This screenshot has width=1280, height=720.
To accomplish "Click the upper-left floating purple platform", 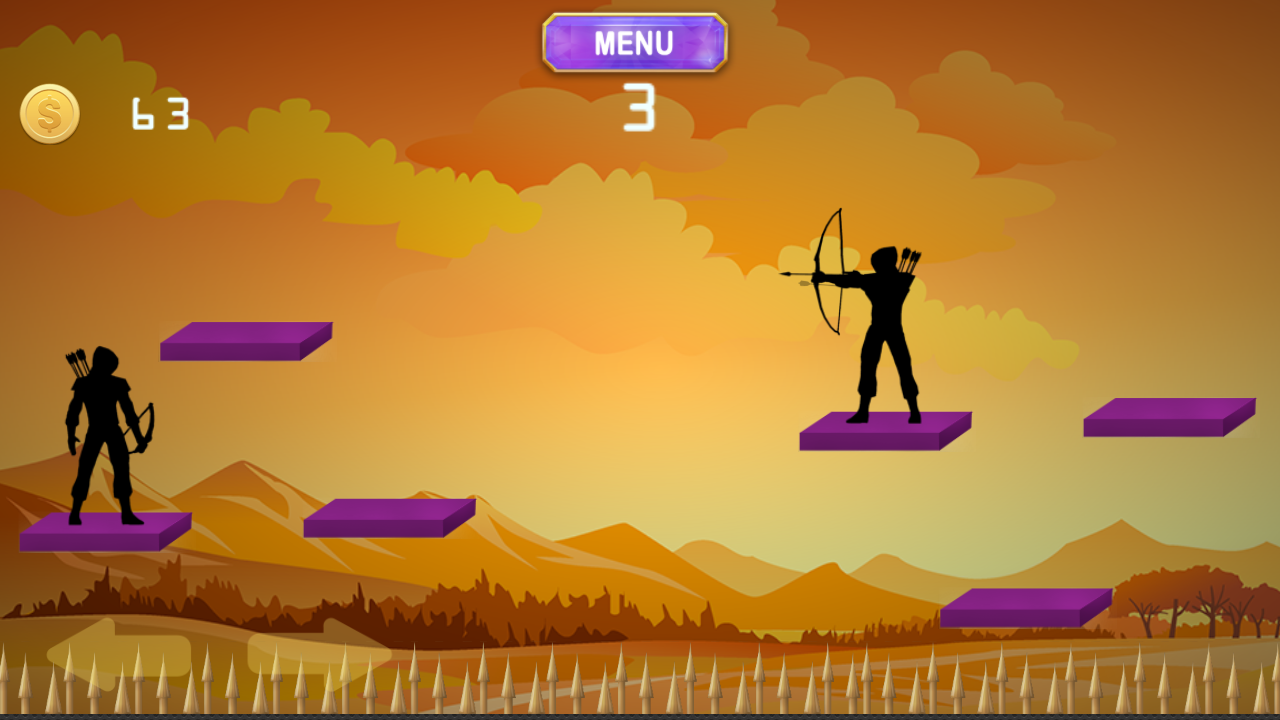I will 245,340.
